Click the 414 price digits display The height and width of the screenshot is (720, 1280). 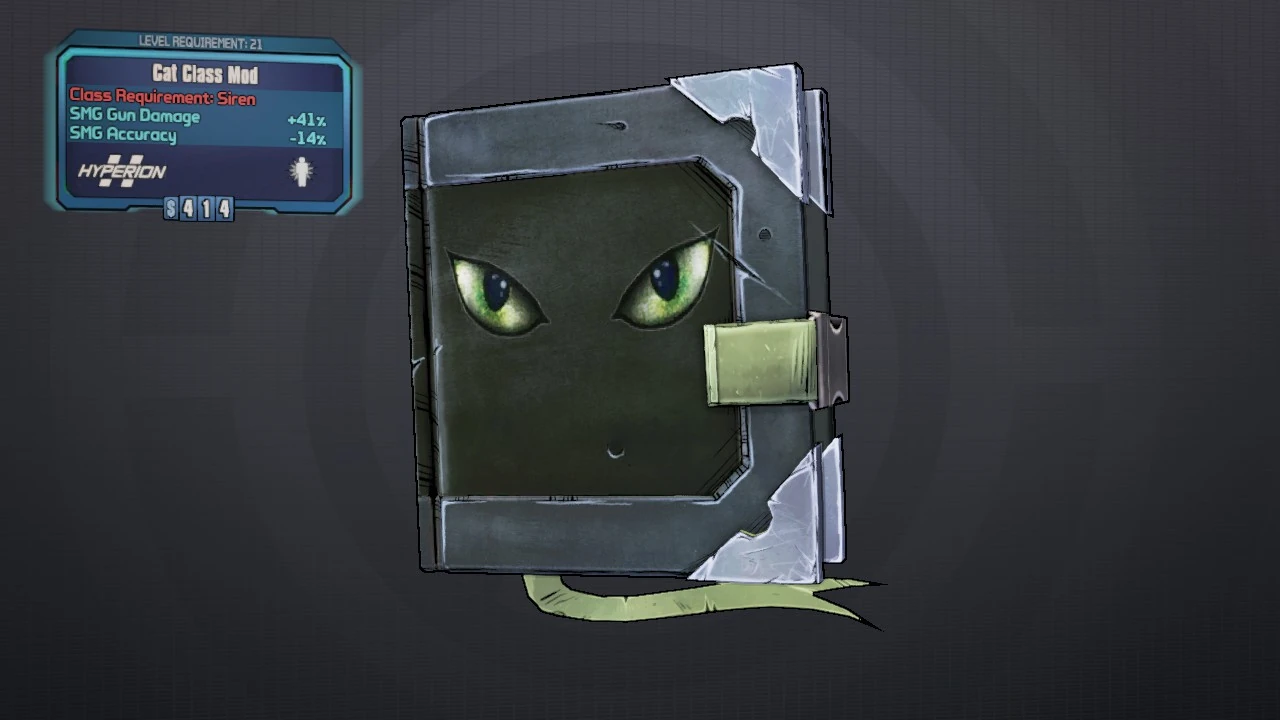(207, 210)
